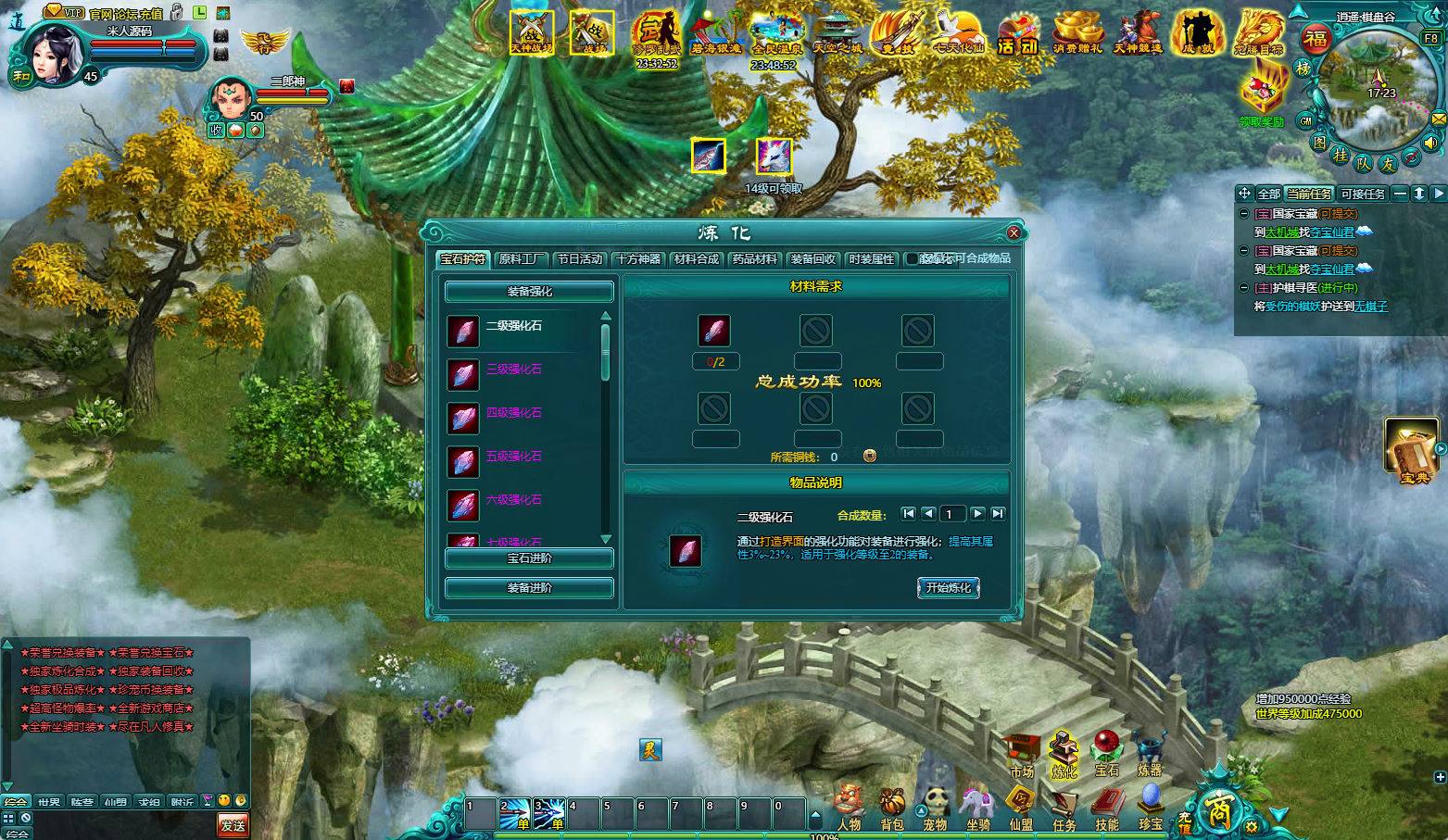Expand the 装备进阶 category
This screenshot has width=1448, height=840.
click(529, 588)
